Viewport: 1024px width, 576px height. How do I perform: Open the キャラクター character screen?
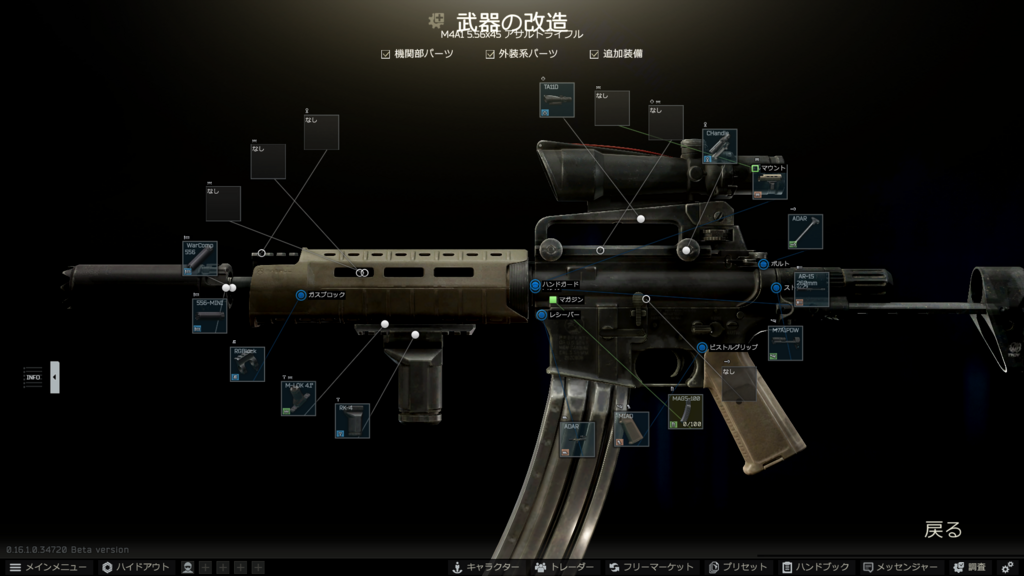pos(486,567)
